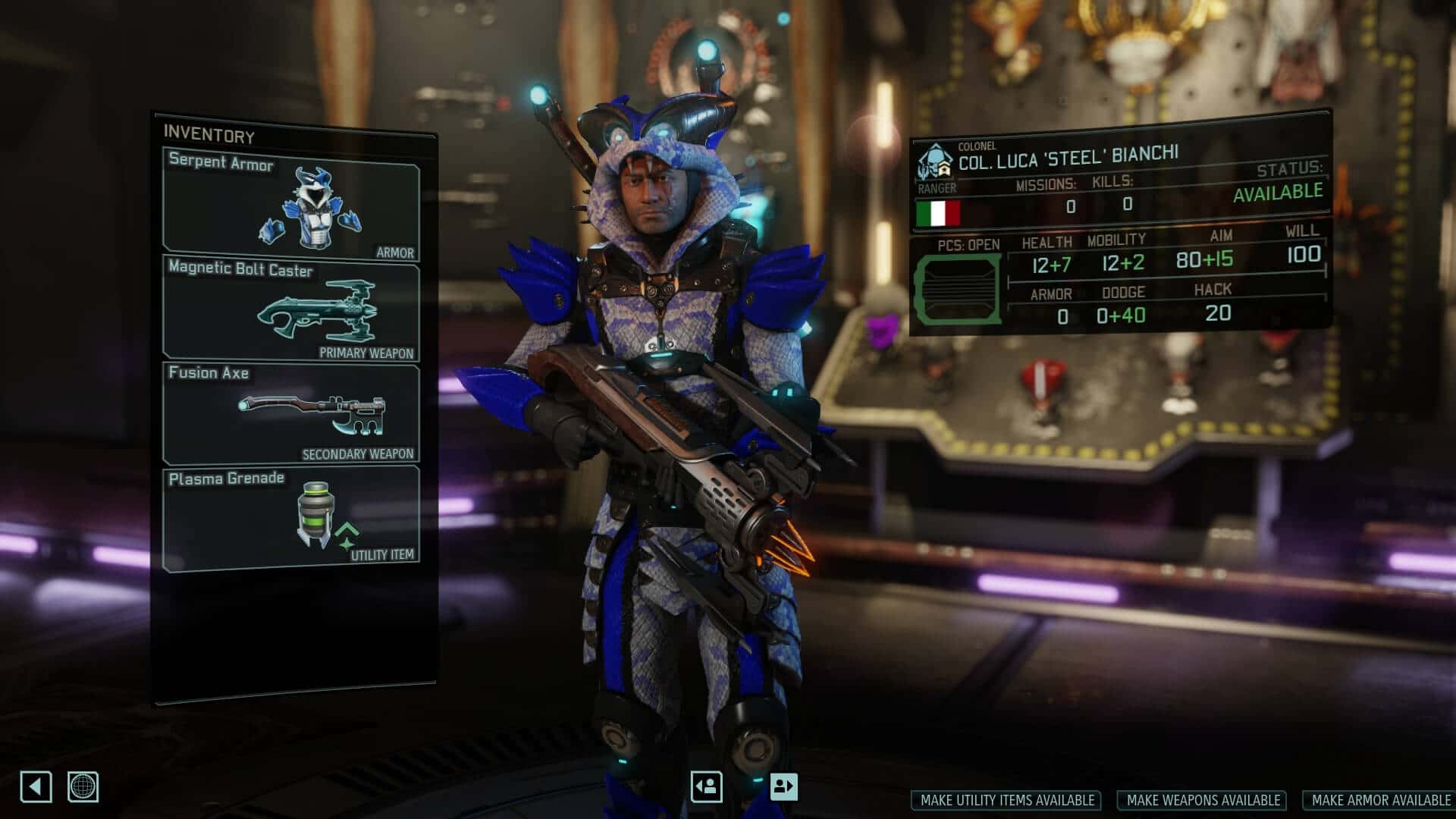Click Make Weapons Available
The image size is (1456, 819).
[1203, 800]
